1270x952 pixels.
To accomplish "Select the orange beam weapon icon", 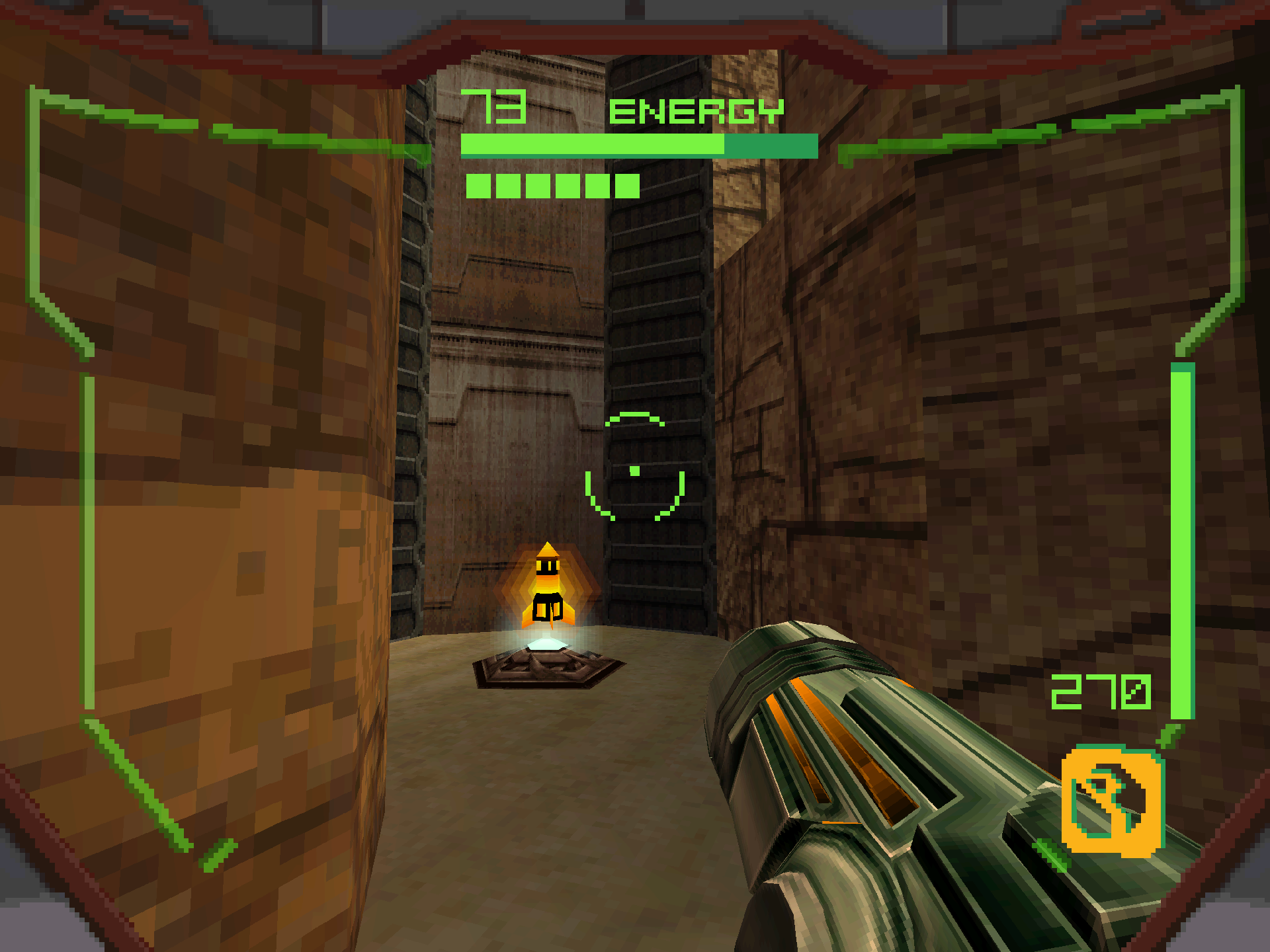I will 1112,801.
